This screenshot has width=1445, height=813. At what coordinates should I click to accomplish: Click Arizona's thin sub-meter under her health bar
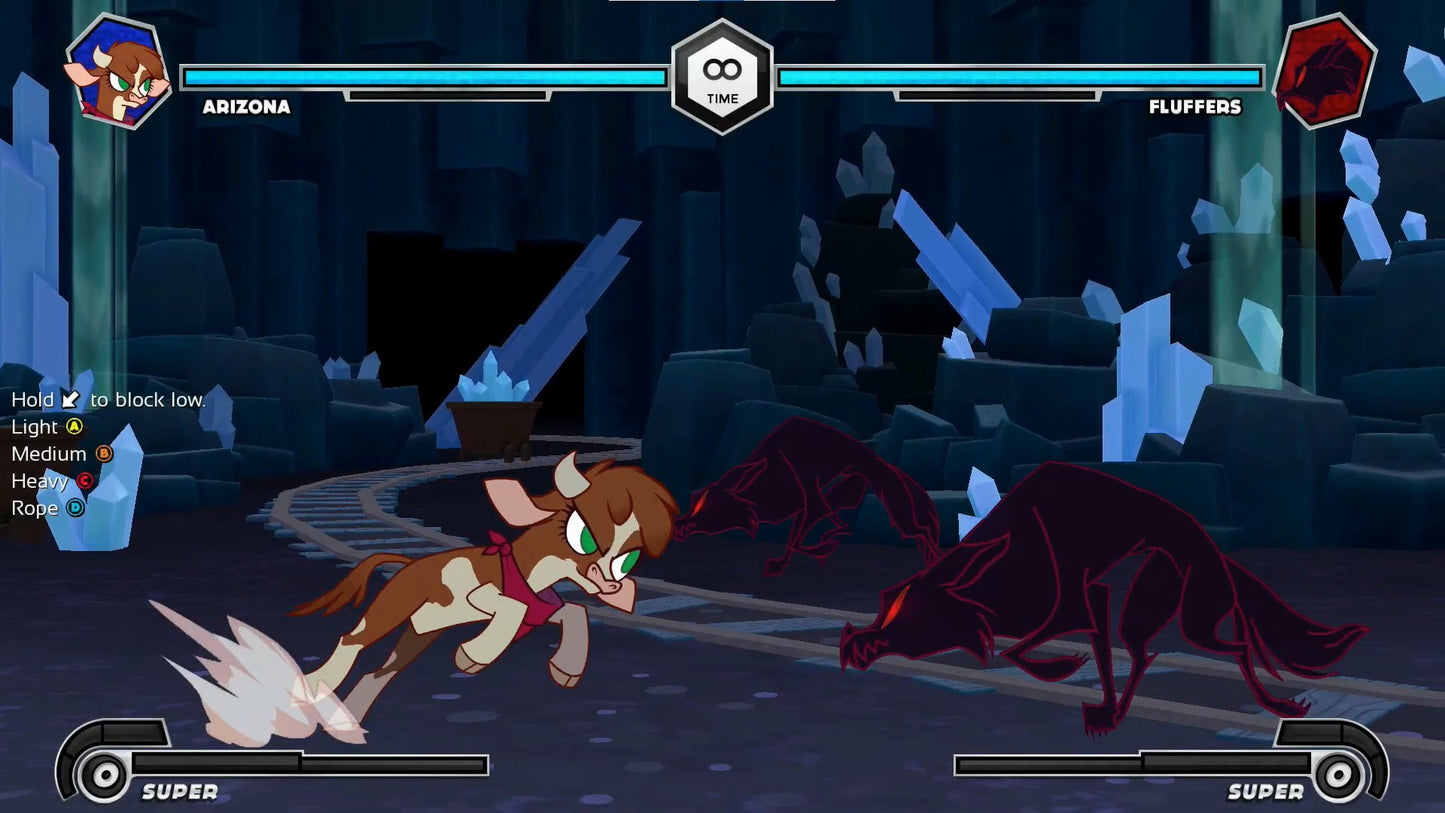click(x=448, y=96)
